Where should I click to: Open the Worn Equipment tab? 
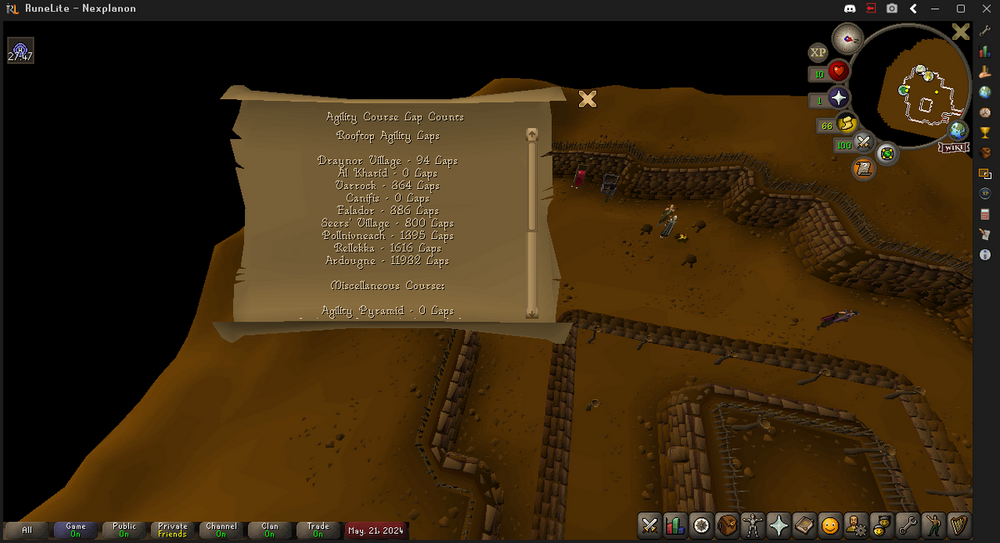(753, 525)
